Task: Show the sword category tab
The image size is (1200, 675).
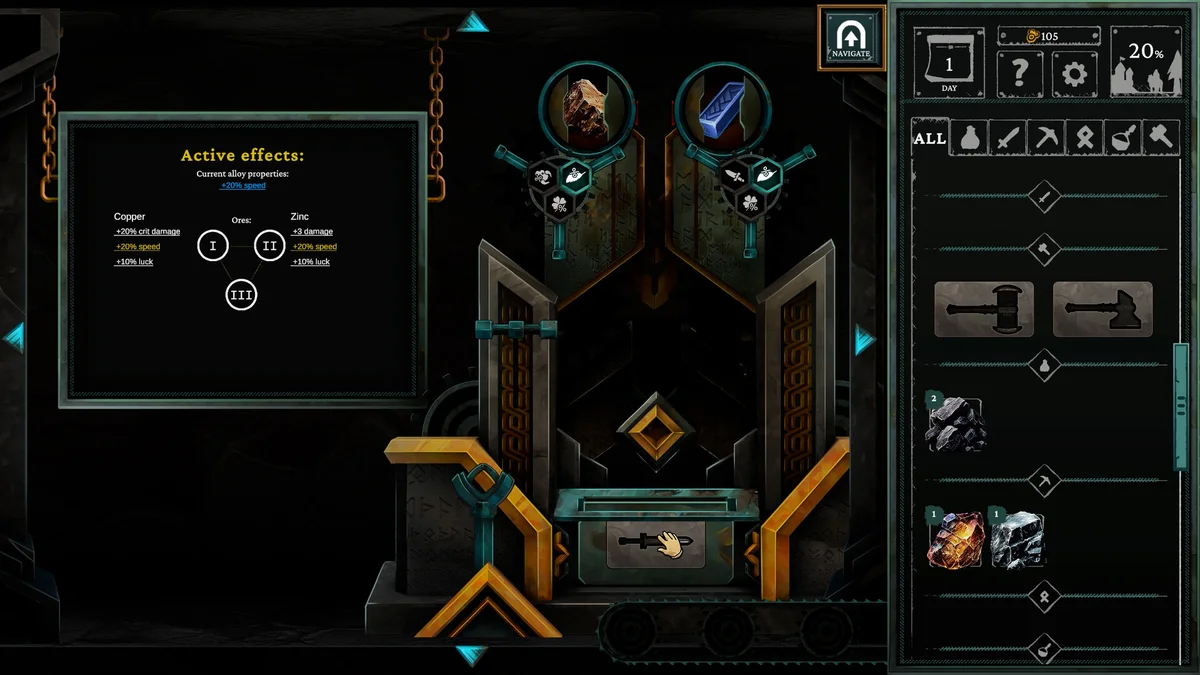Action: click(x=1007, y=138)
